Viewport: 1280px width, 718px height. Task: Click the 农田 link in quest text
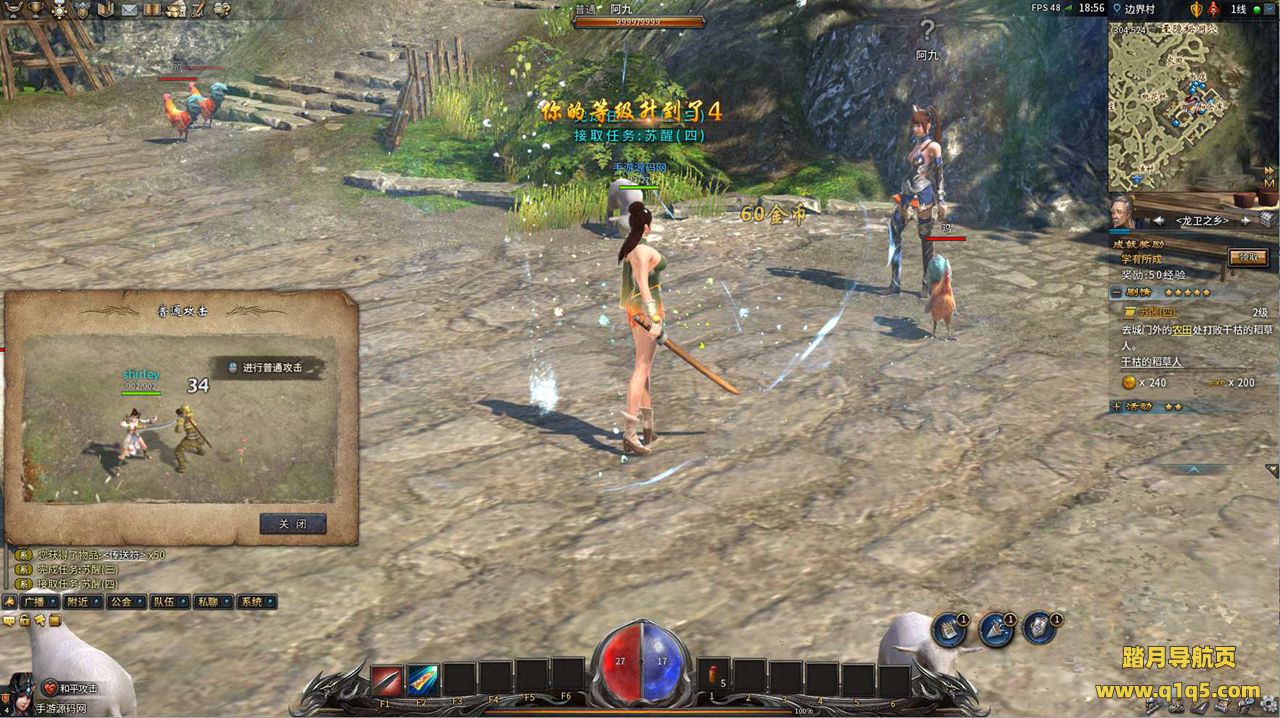pyautogui.click(x=1181, y=329)
